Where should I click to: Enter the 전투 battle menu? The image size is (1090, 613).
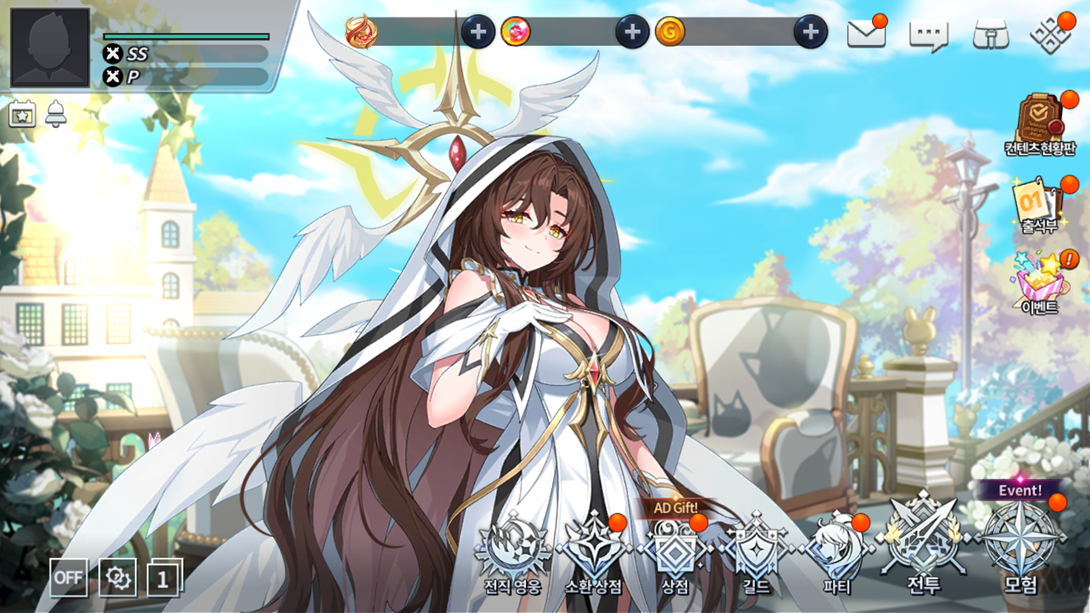coord(922,548)
